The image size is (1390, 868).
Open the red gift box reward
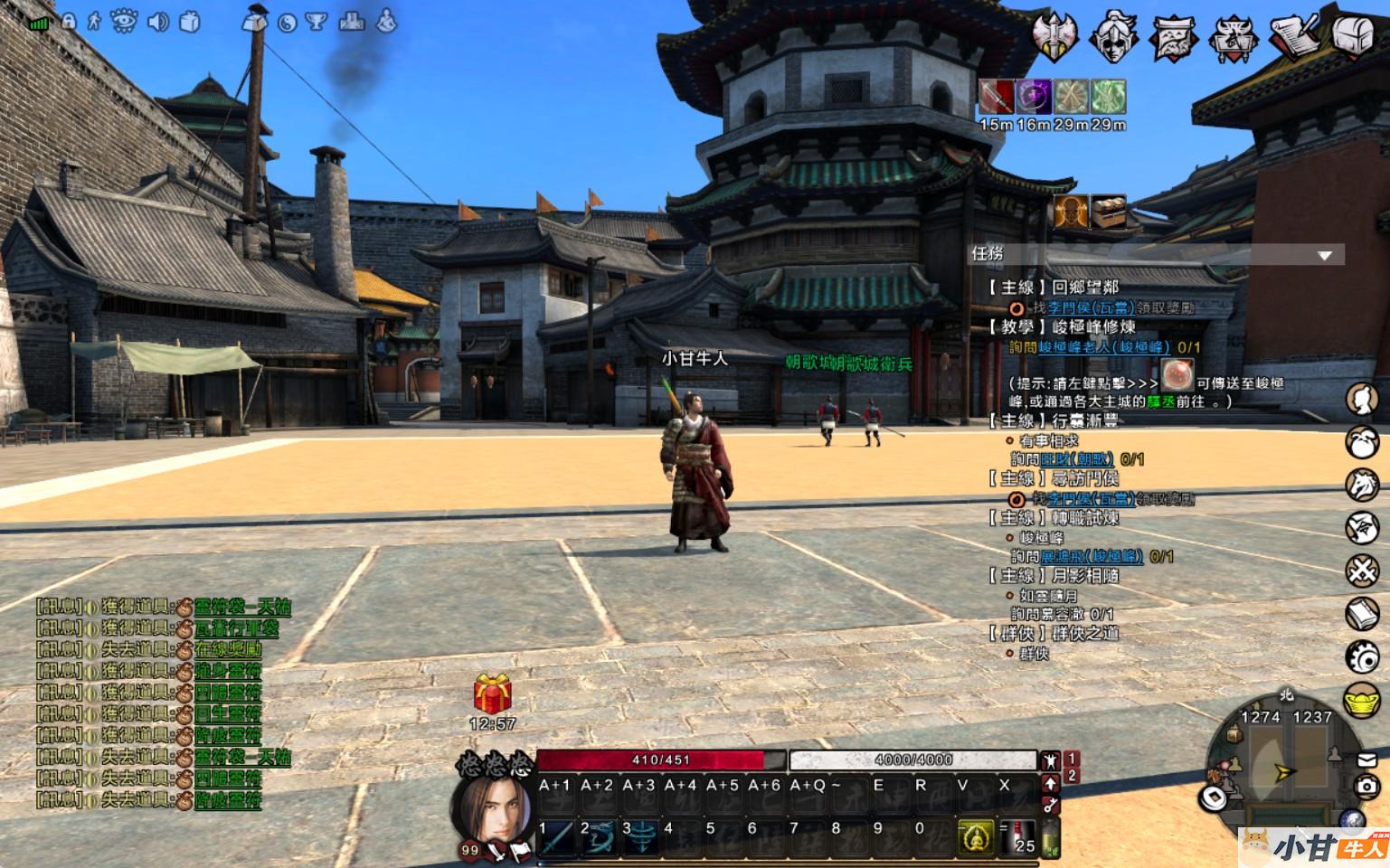point(493,694)
